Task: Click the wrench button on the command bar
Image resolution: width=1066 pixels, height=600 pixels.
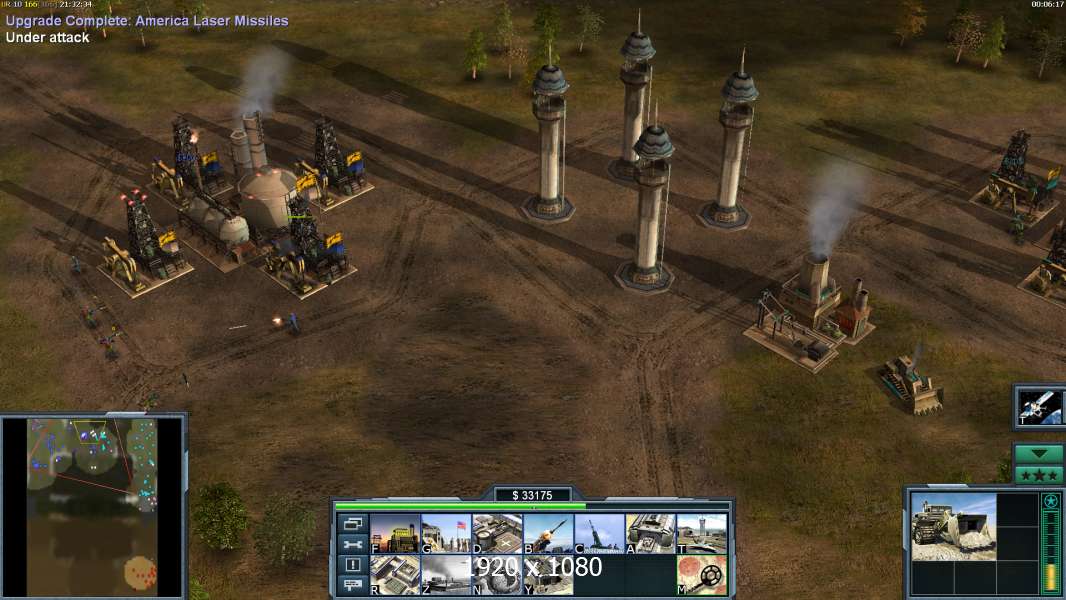Action: [352, 544]
